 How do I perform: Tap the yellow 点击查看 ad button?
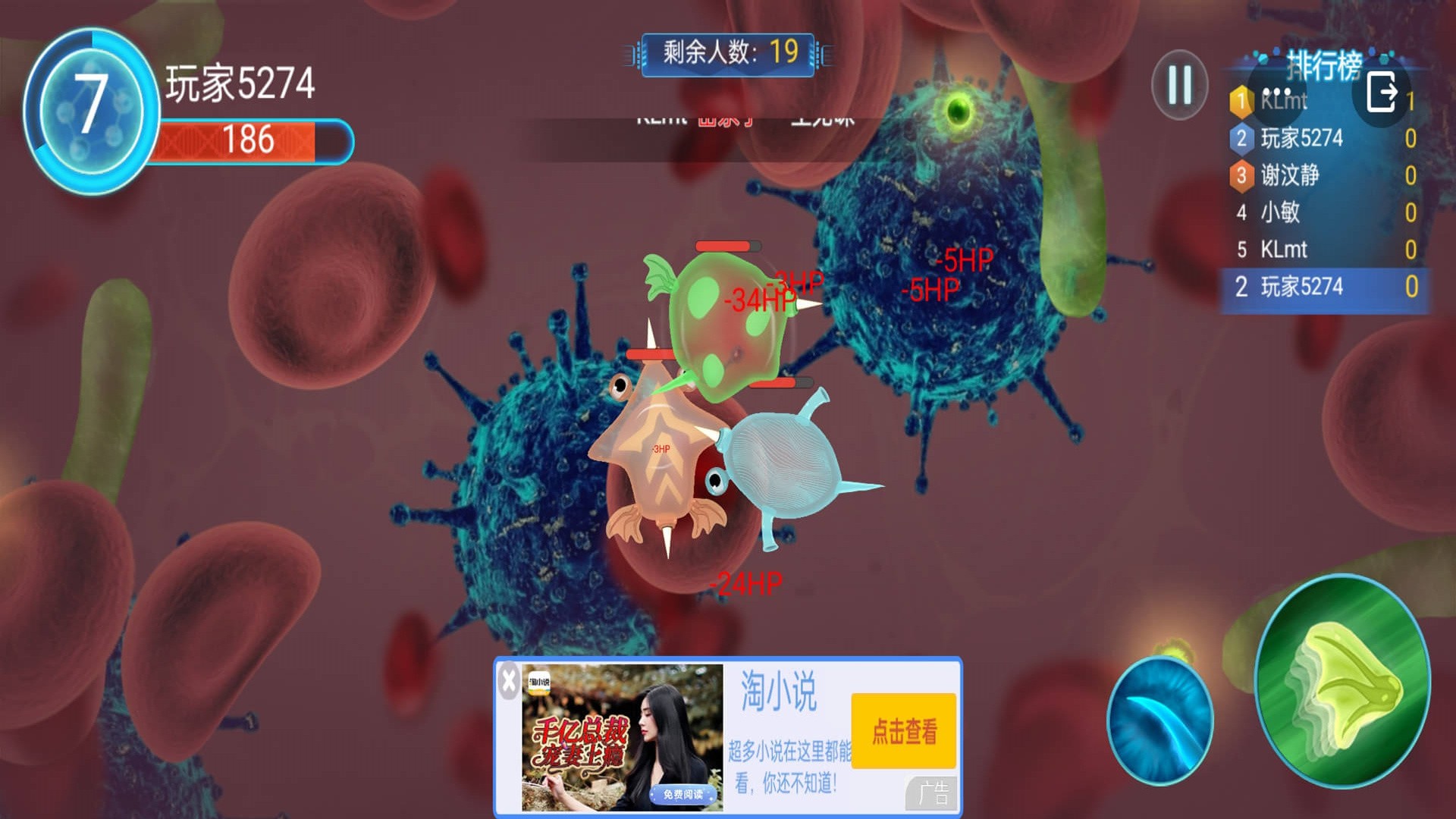point(903,731)
